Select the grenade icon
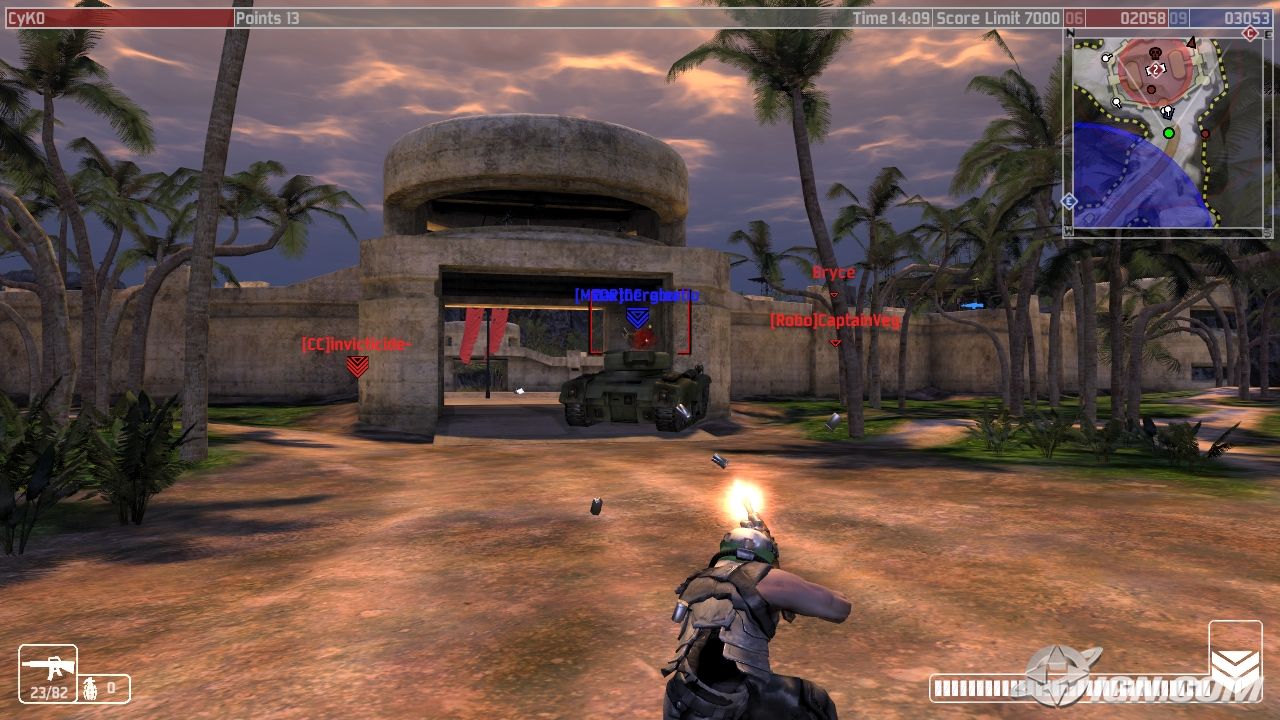1280x720 pixels. coord(90,688)
